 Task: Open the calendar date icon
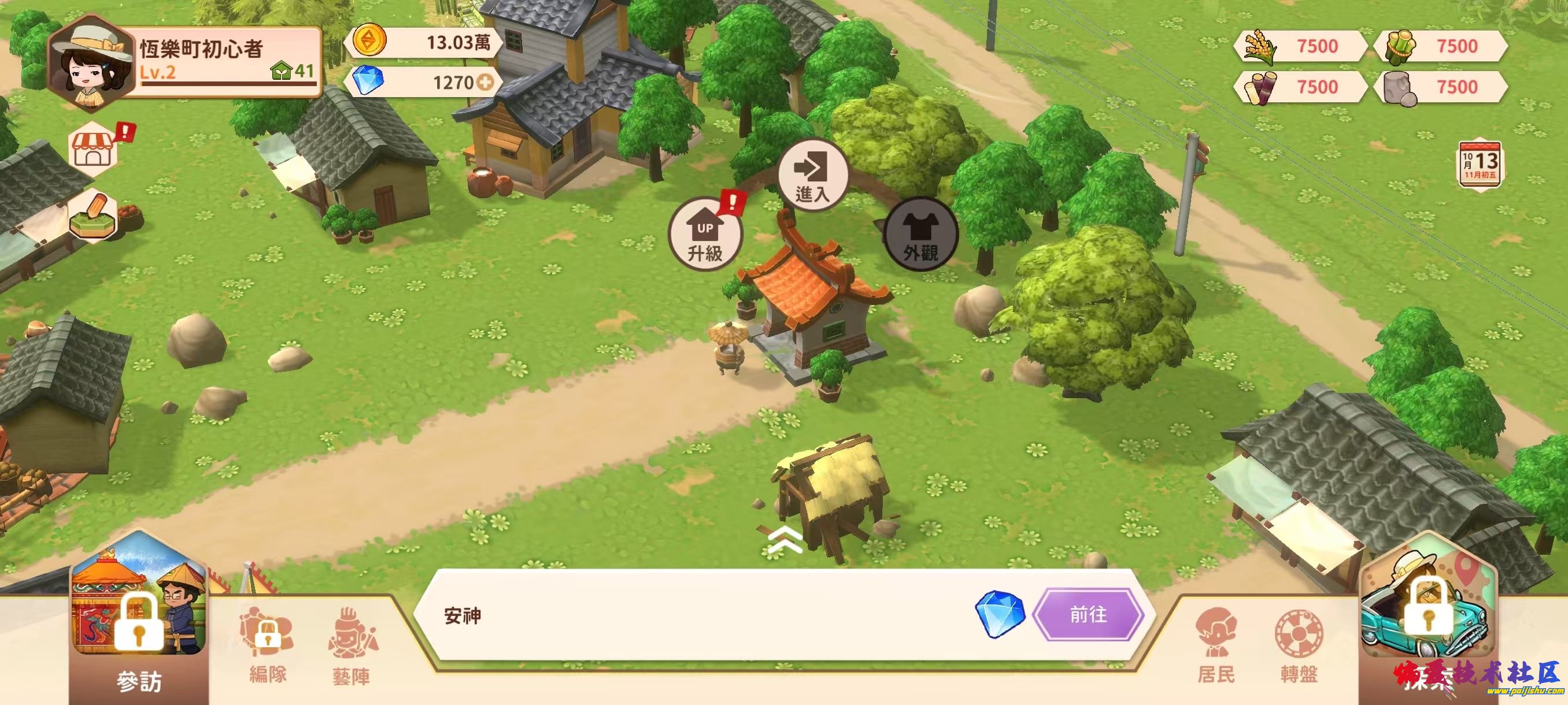point(1479,163)
